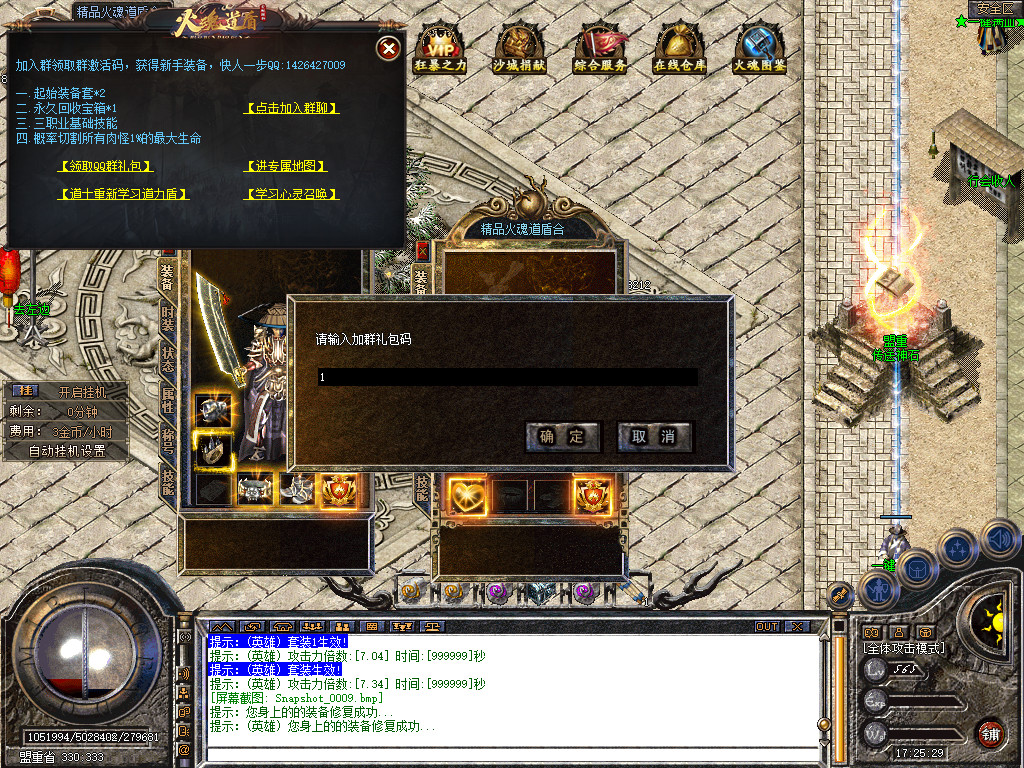Claim the 领取QQ群礼包 gift link
Image resolution: width=1024 pixels, height=768 pixels.
[106, 166]
